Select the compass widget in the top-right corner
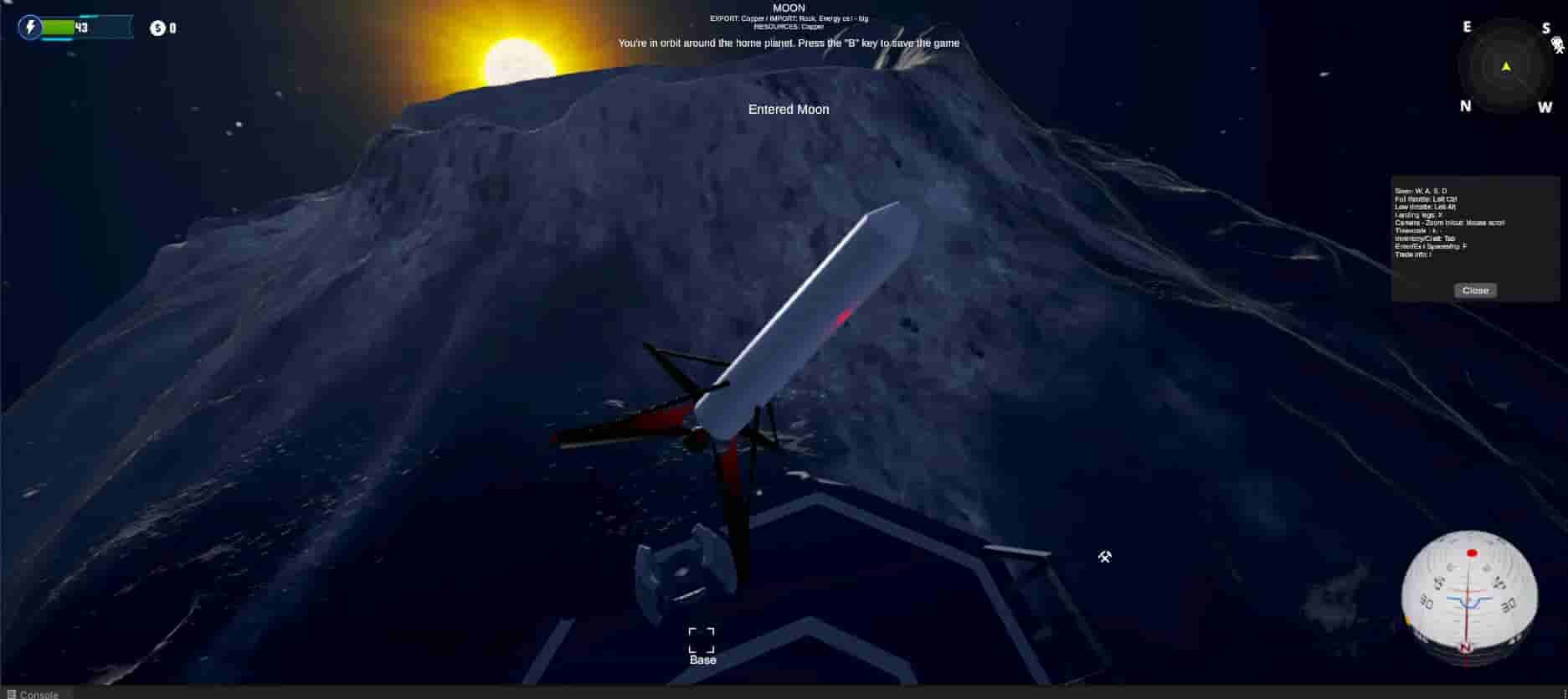 click(1504, 67)
